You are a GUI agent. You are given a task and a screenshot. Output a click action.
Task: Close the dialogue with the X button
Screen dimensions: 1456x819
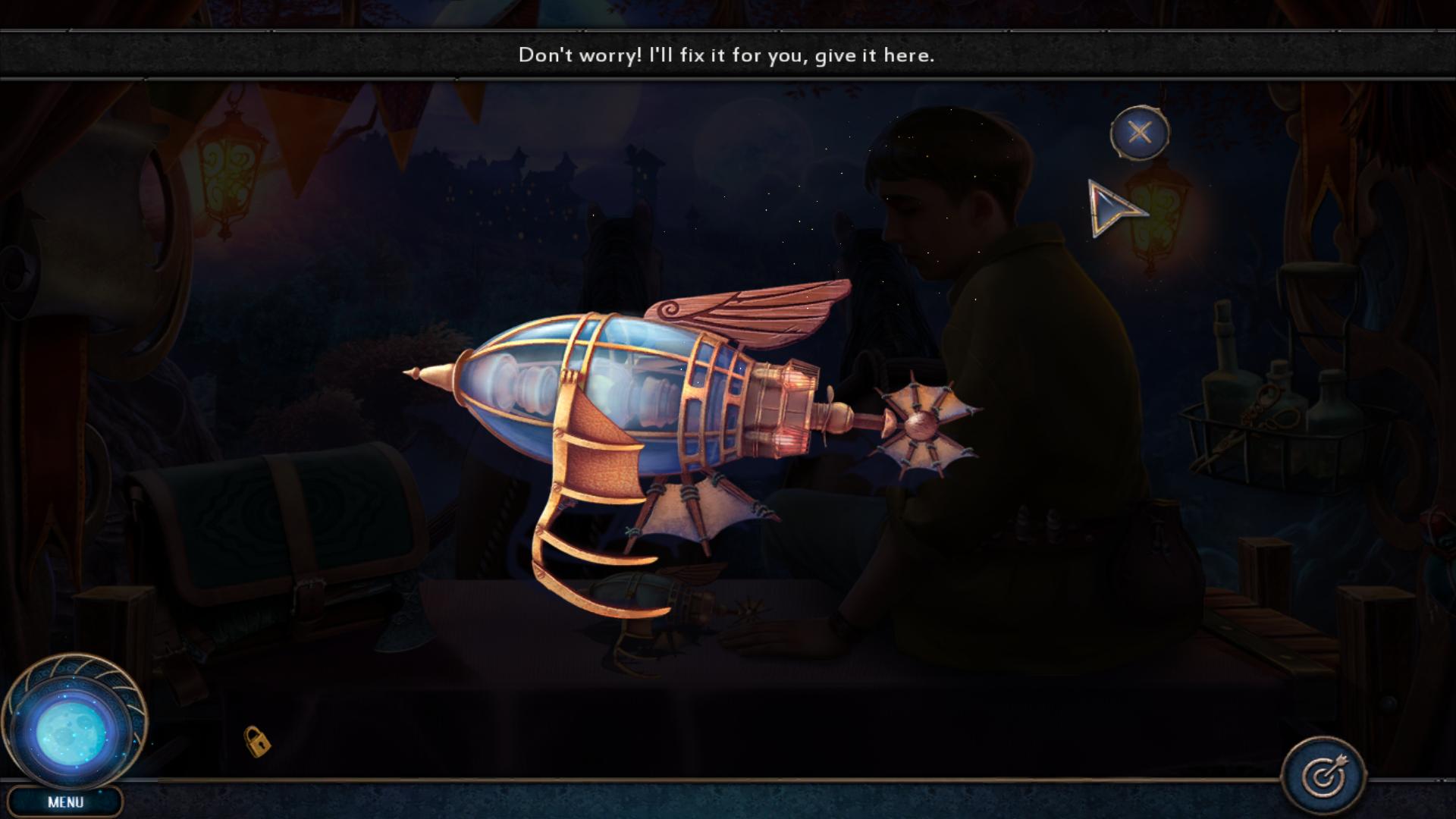tap(1139, 133)
